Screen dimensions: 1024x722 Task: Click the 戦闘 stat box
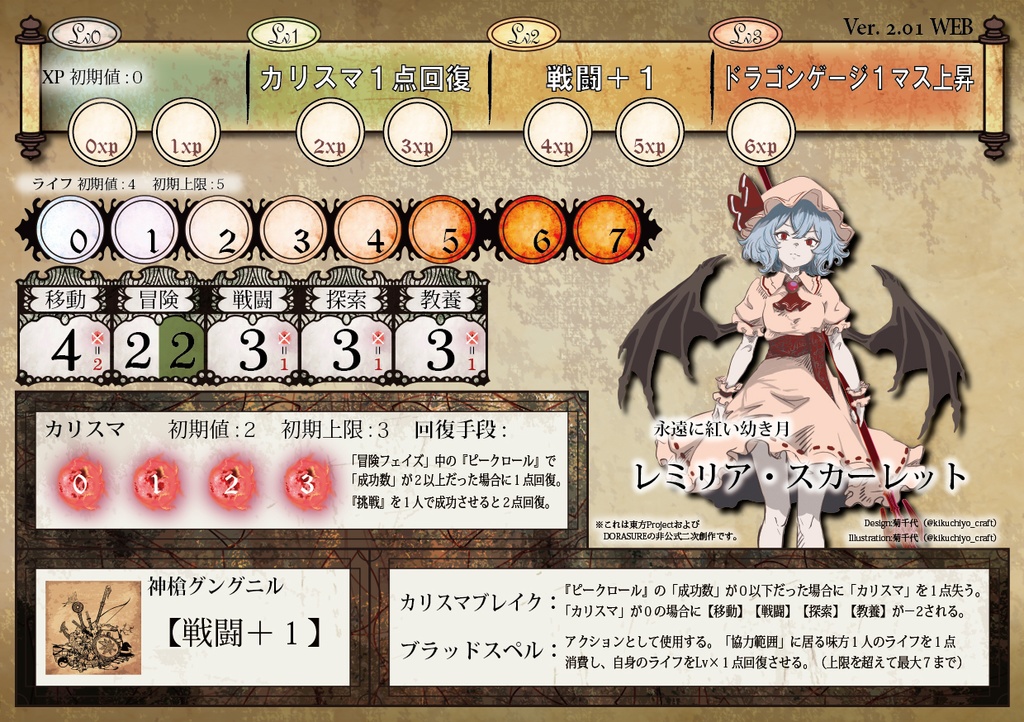(253, 336)
